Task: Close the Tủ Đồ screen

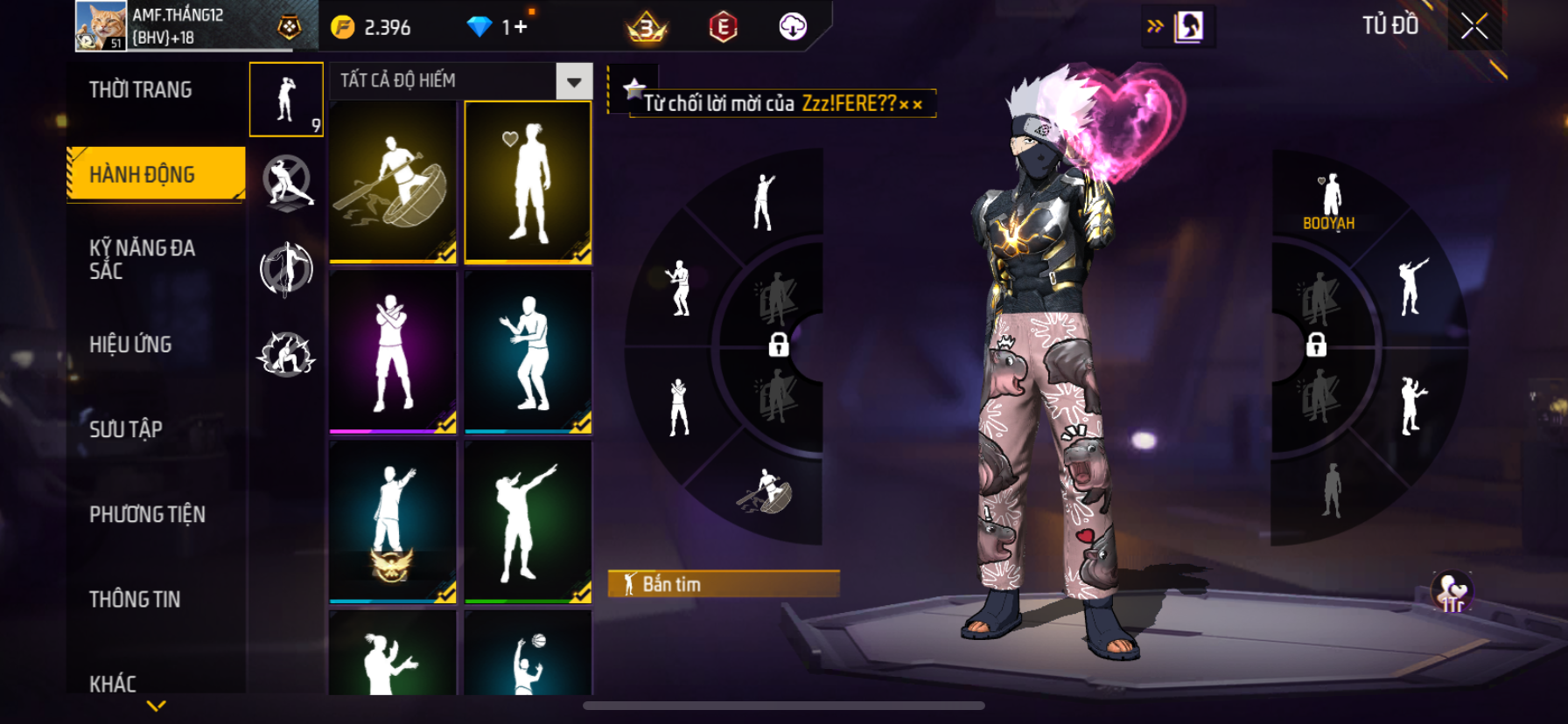Action: tap(1474, 26)
